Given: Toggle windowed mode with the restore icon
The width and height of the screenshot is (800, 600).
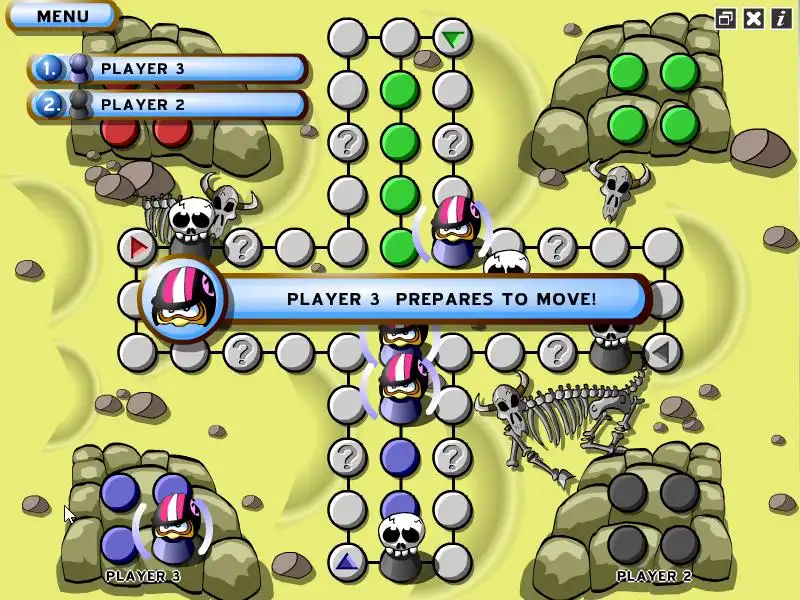Looking at the screenshot, I should click(x=726, y=18).
